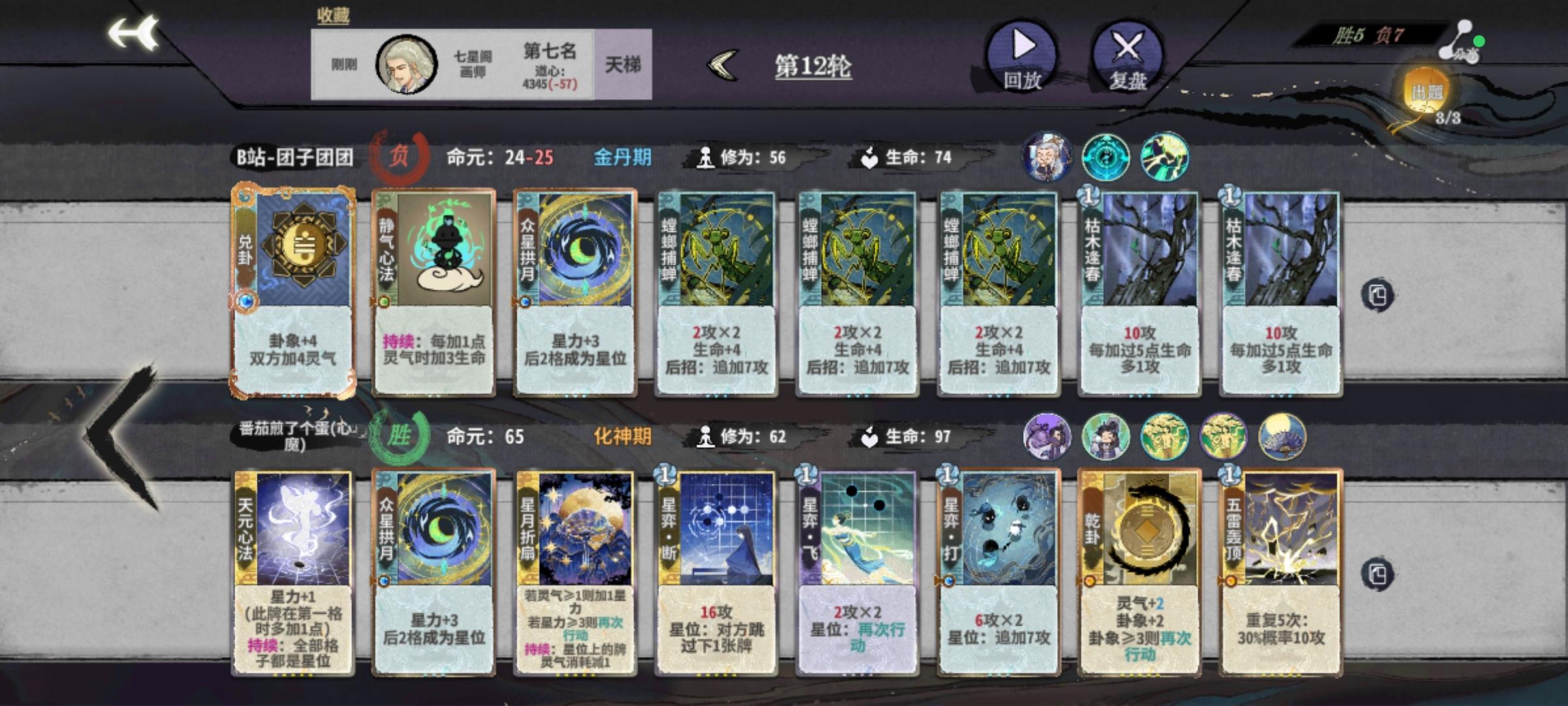Click your purple character buff icon

coord(1046,437)
